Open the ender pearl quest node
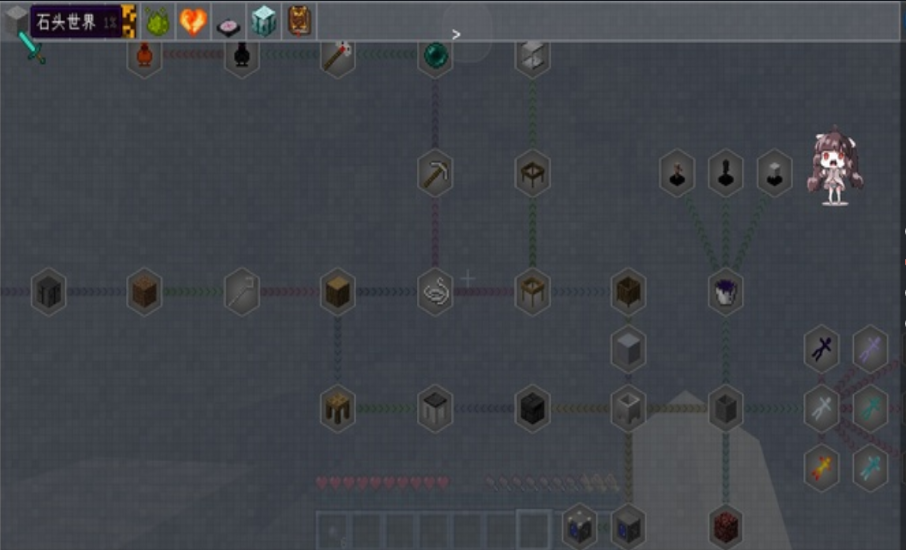906x550 pixels. coord(435,56)
